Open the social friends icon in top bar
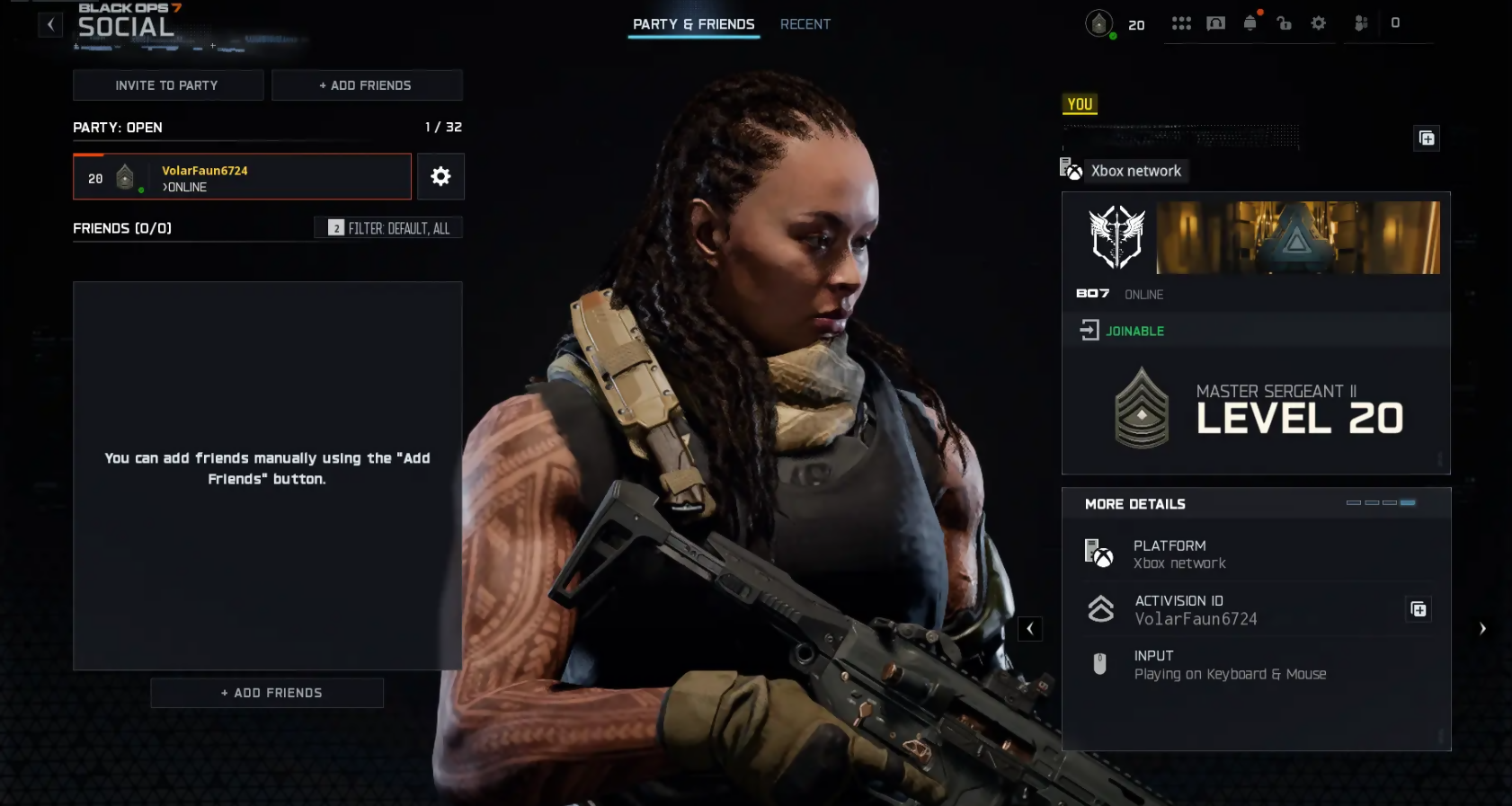Viewport: 1512px width, 806px height. [x=1361, y=23]
